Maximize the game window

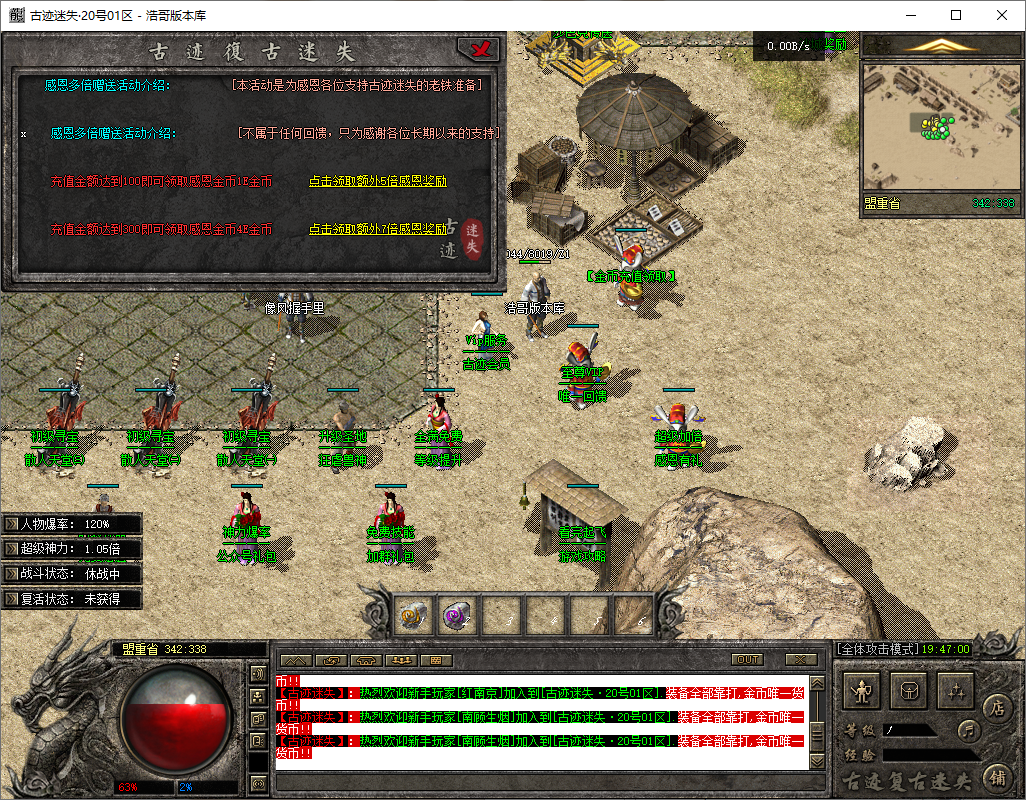point(956,15)
